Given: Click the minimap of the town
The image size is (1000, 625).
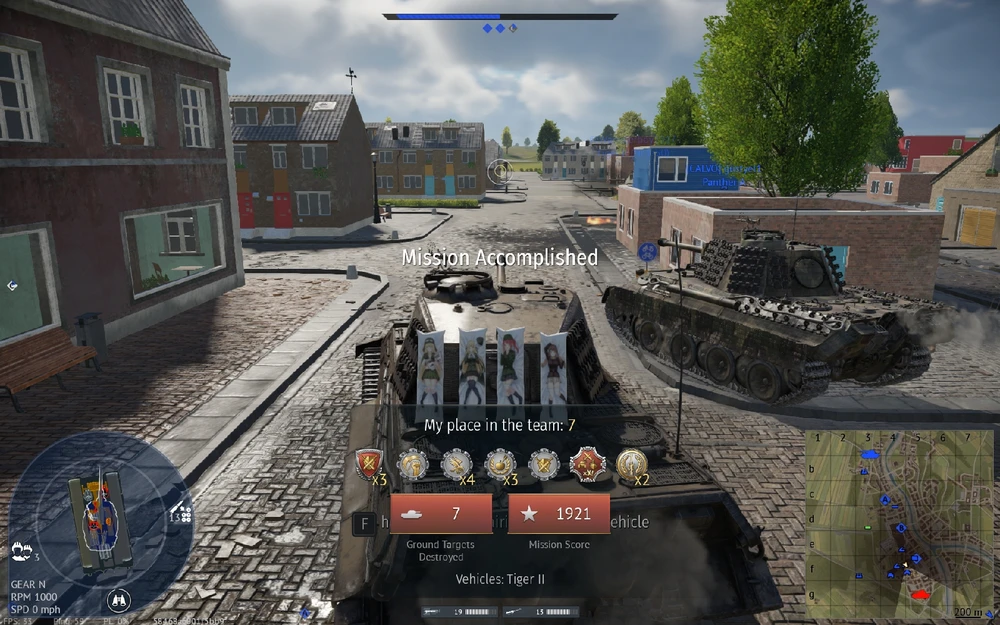Looking at the screenshot, I should point(902,524).
